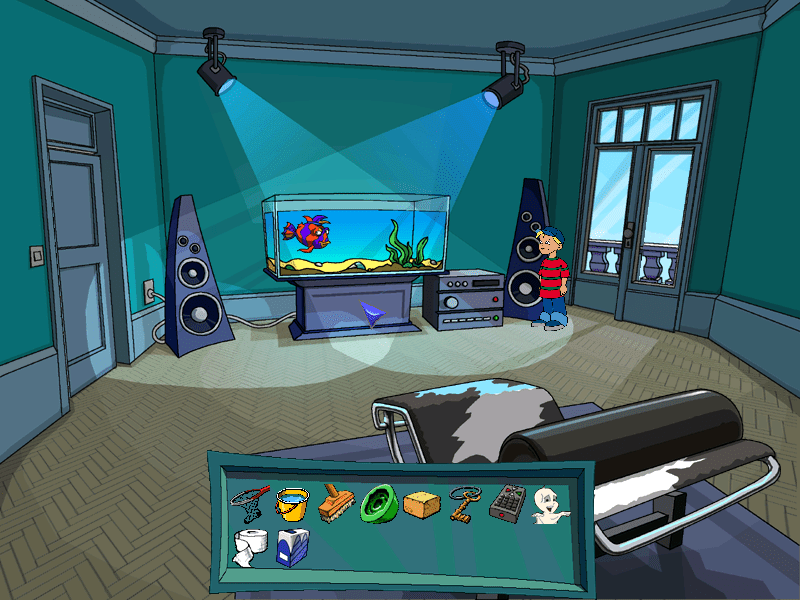Select the toilet paper roll

(248, 548)
